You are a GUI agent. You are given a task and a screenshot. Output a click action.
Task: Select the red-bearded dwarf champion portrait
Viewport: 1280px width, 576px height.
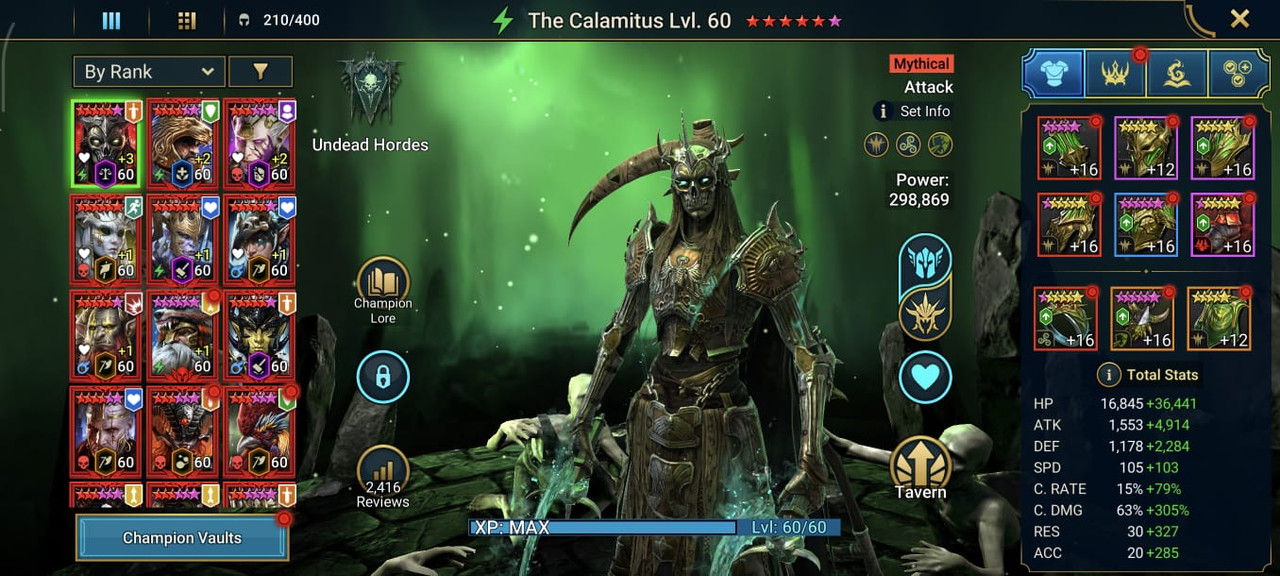tap(182, 337)
